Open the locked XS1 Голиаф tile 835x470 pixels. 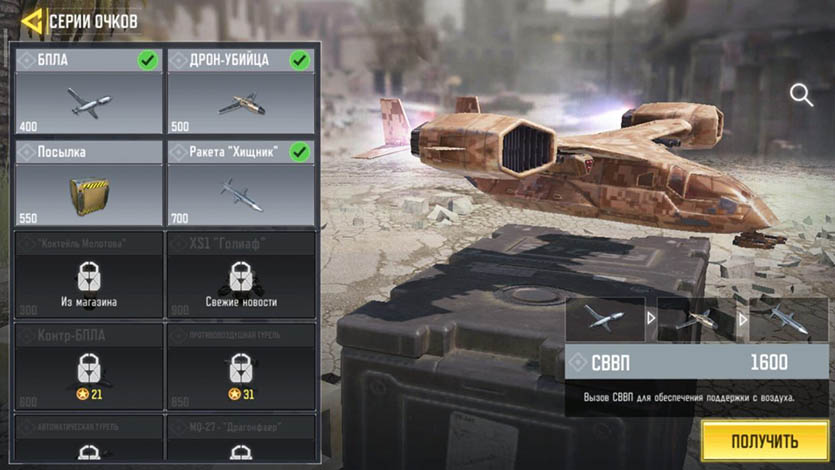click(240, 274)
